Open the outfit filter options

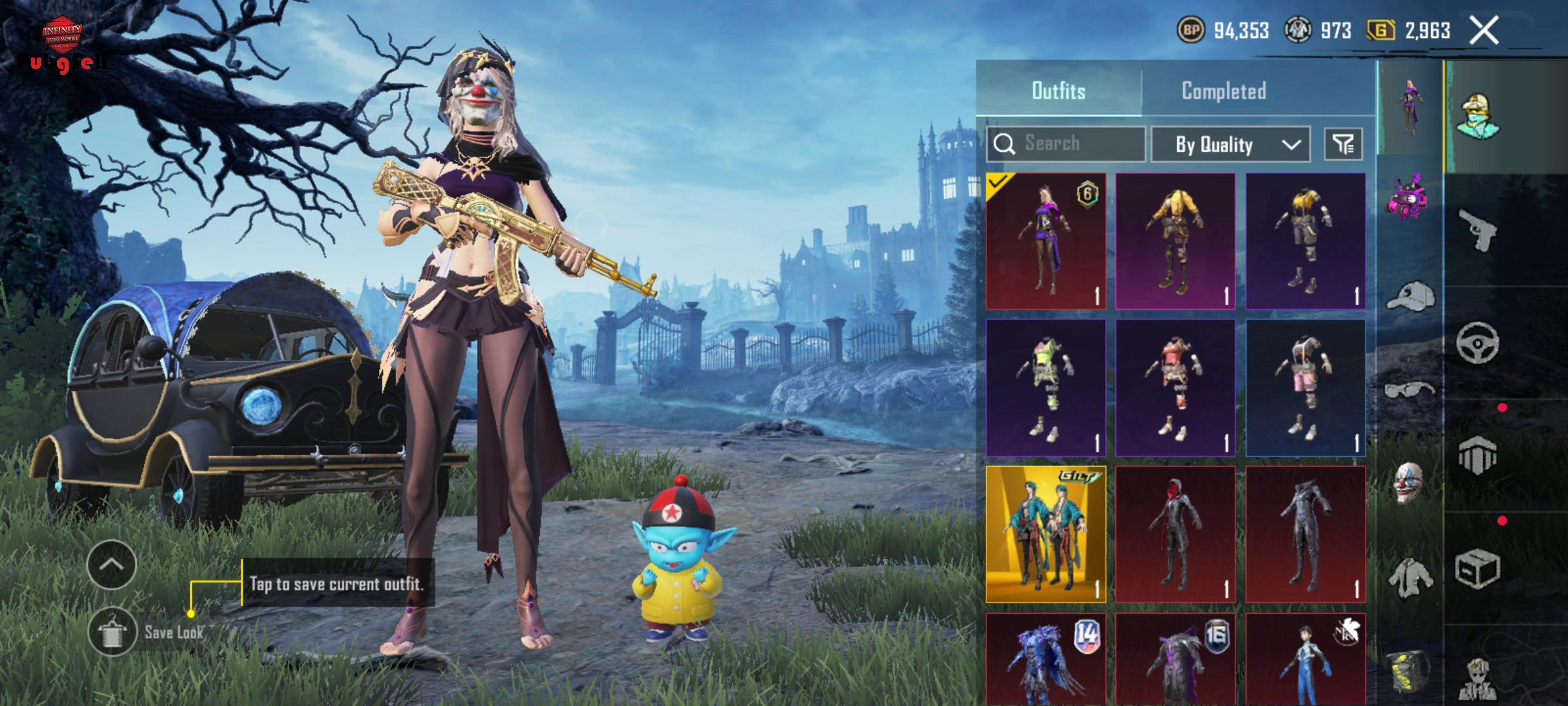pos(1343,144)
